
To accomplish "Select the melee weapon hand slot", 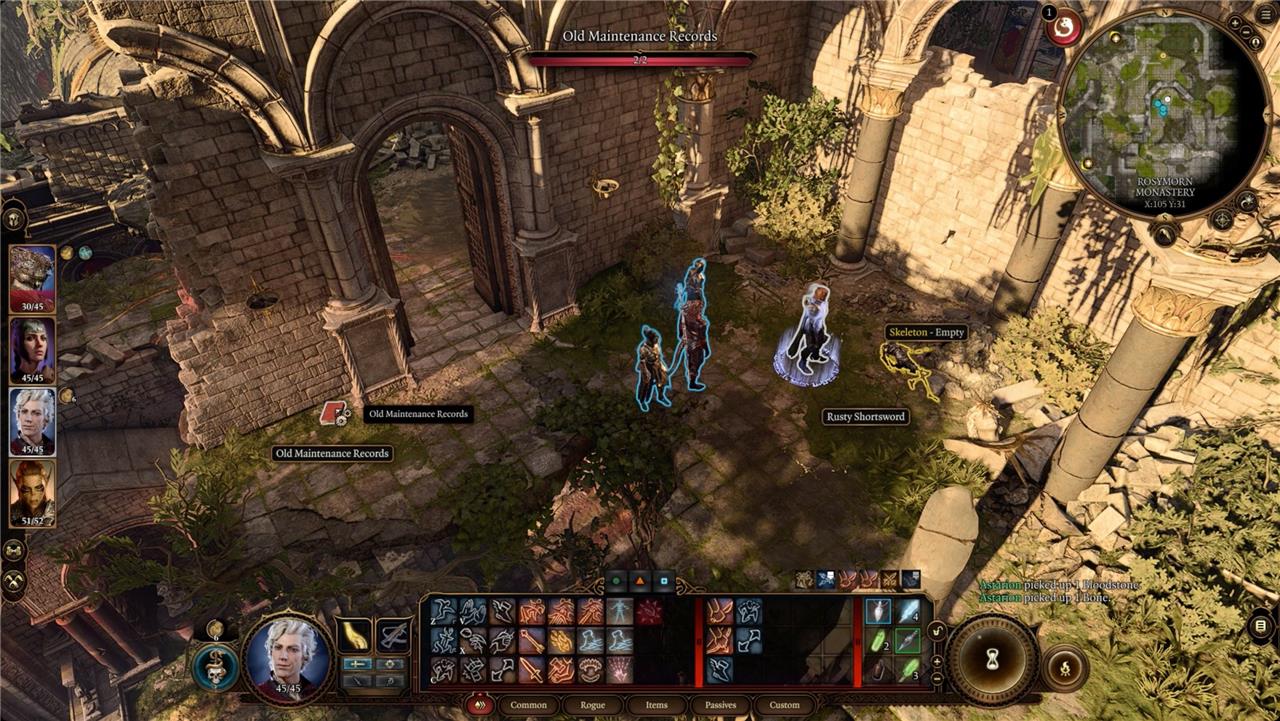I will (353, 635).
